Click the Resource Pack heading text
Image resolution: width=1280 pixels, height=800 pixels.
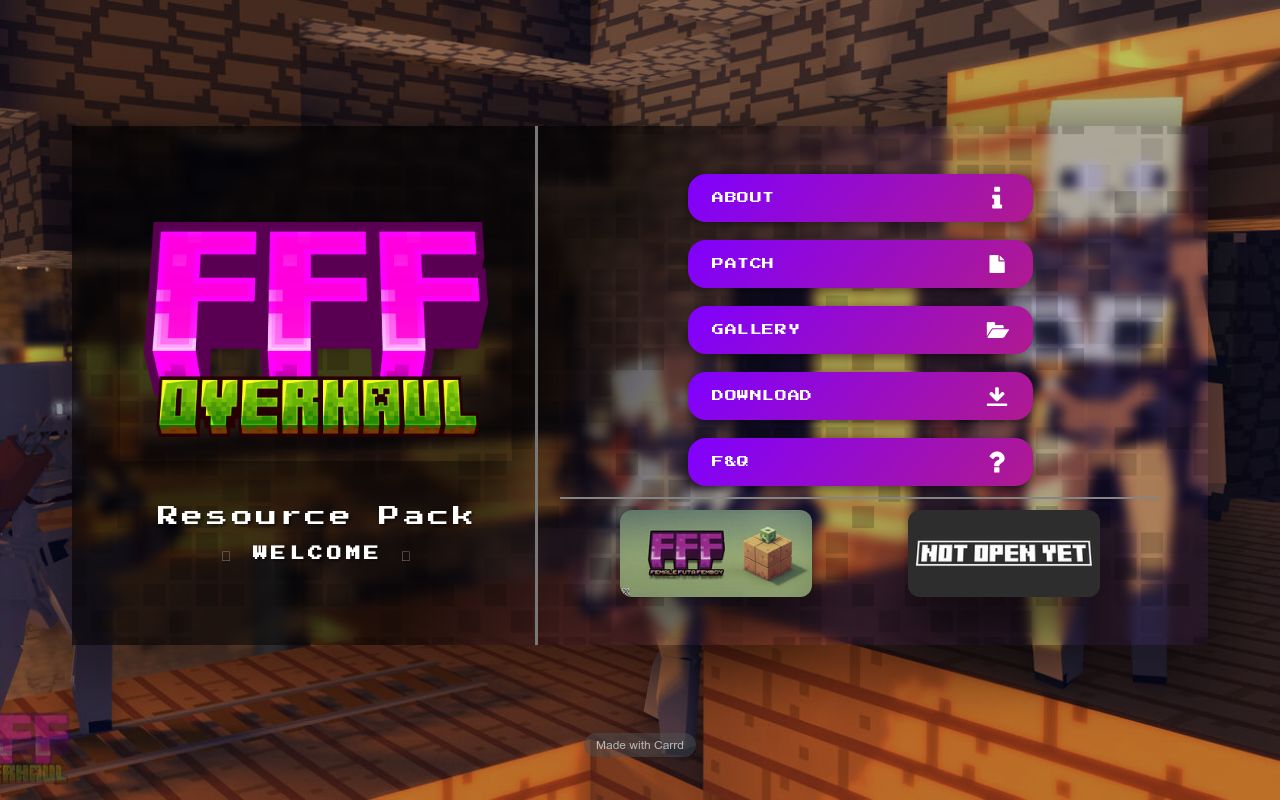tap(316, 515)
